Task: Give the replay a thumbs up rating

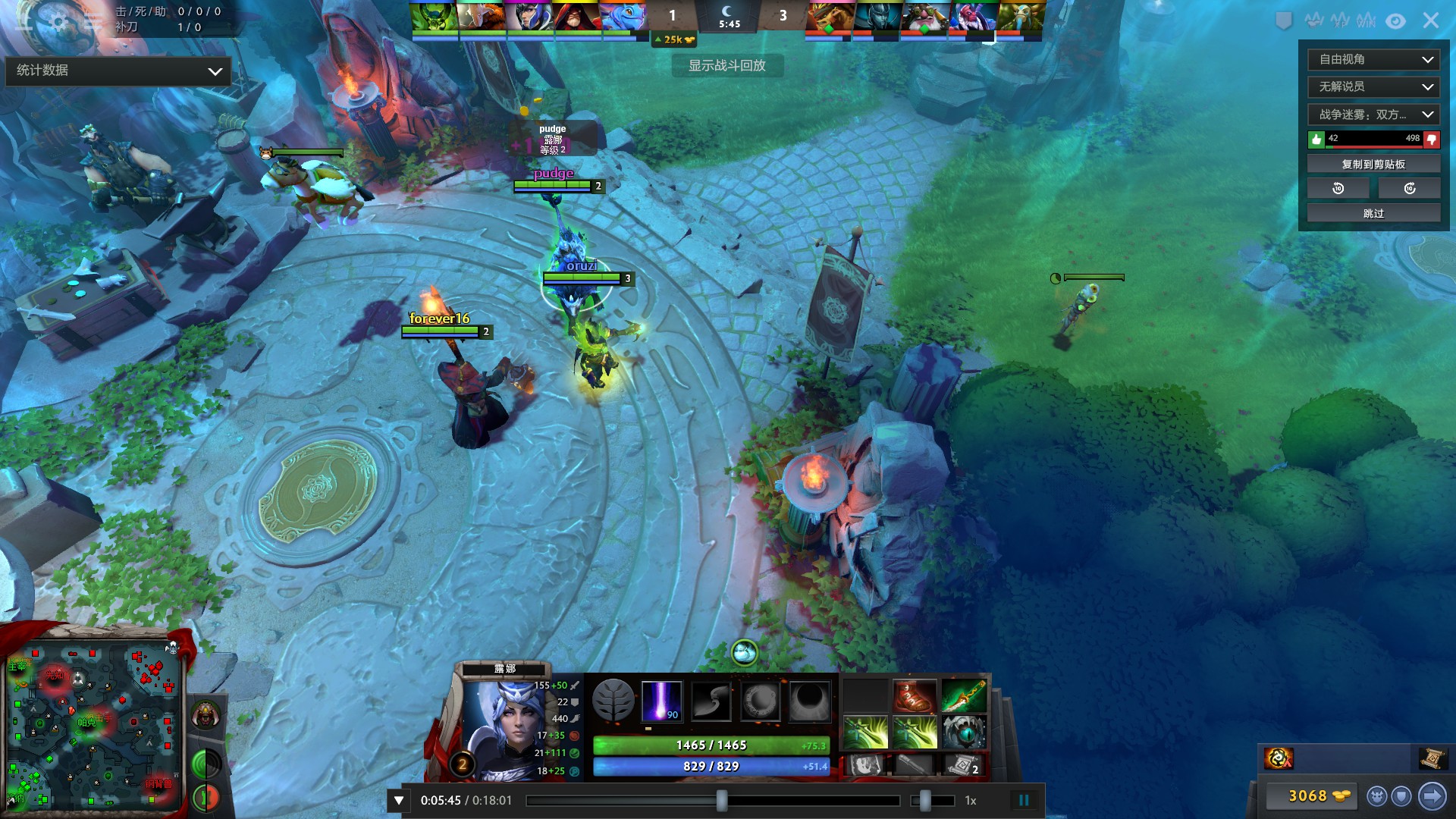Action: click(x=1316, y=140)
